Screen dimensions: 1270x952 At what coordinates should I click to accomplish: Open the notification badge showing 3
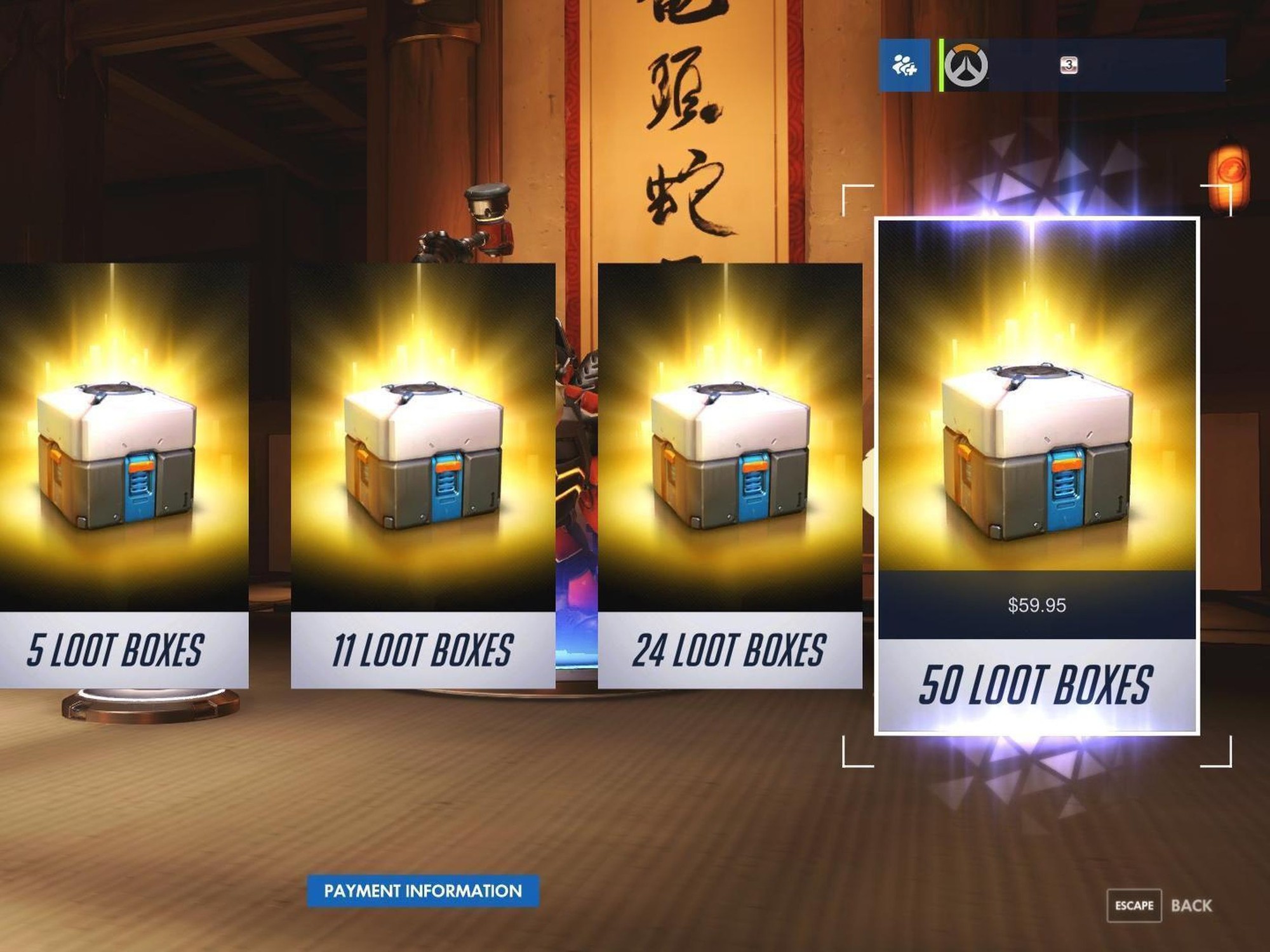pyautogui.click(x=1069, y=65)
